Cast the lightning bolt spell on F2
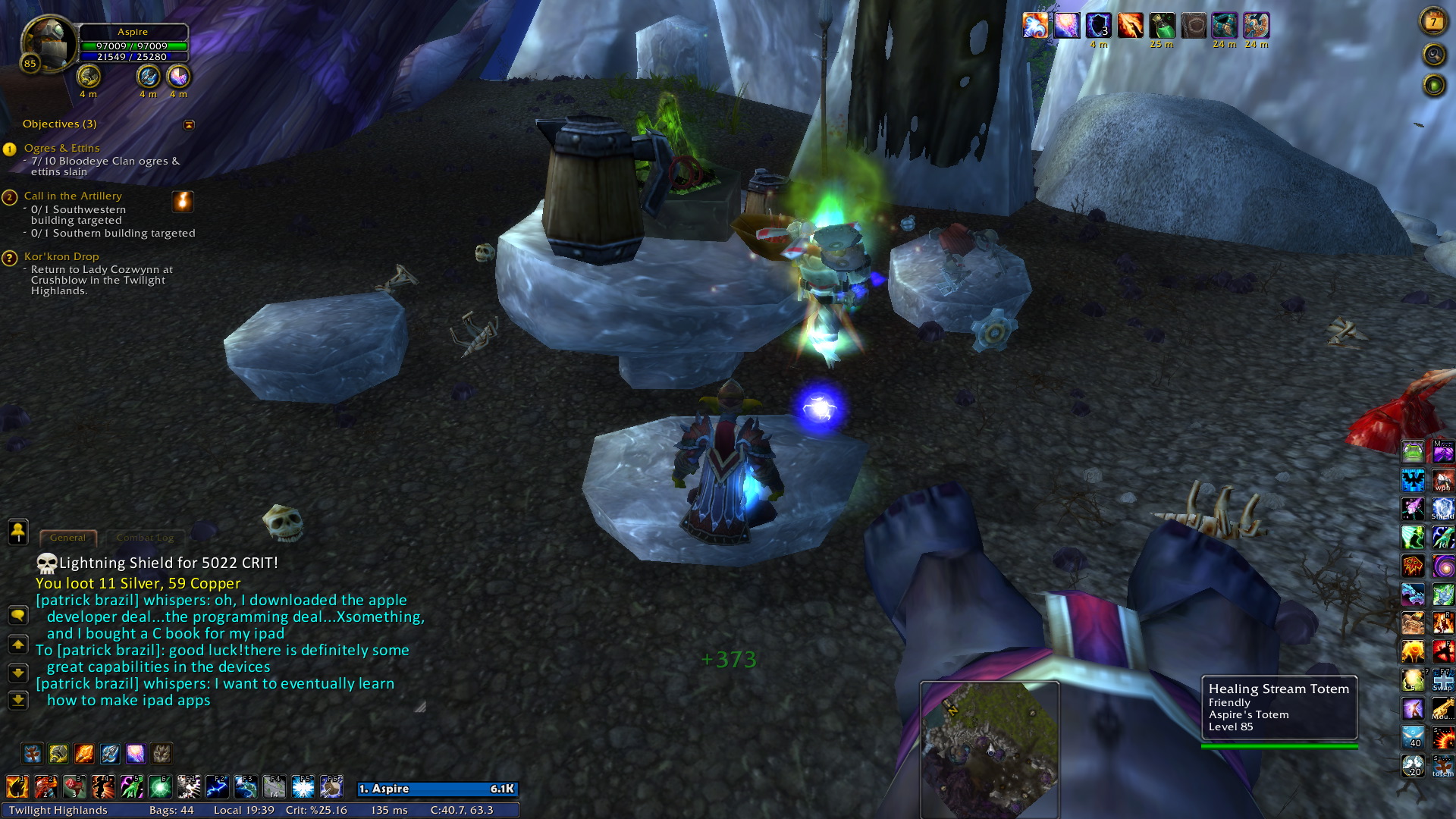This screenshot has height=819, width=1456. tap(217, 787)
